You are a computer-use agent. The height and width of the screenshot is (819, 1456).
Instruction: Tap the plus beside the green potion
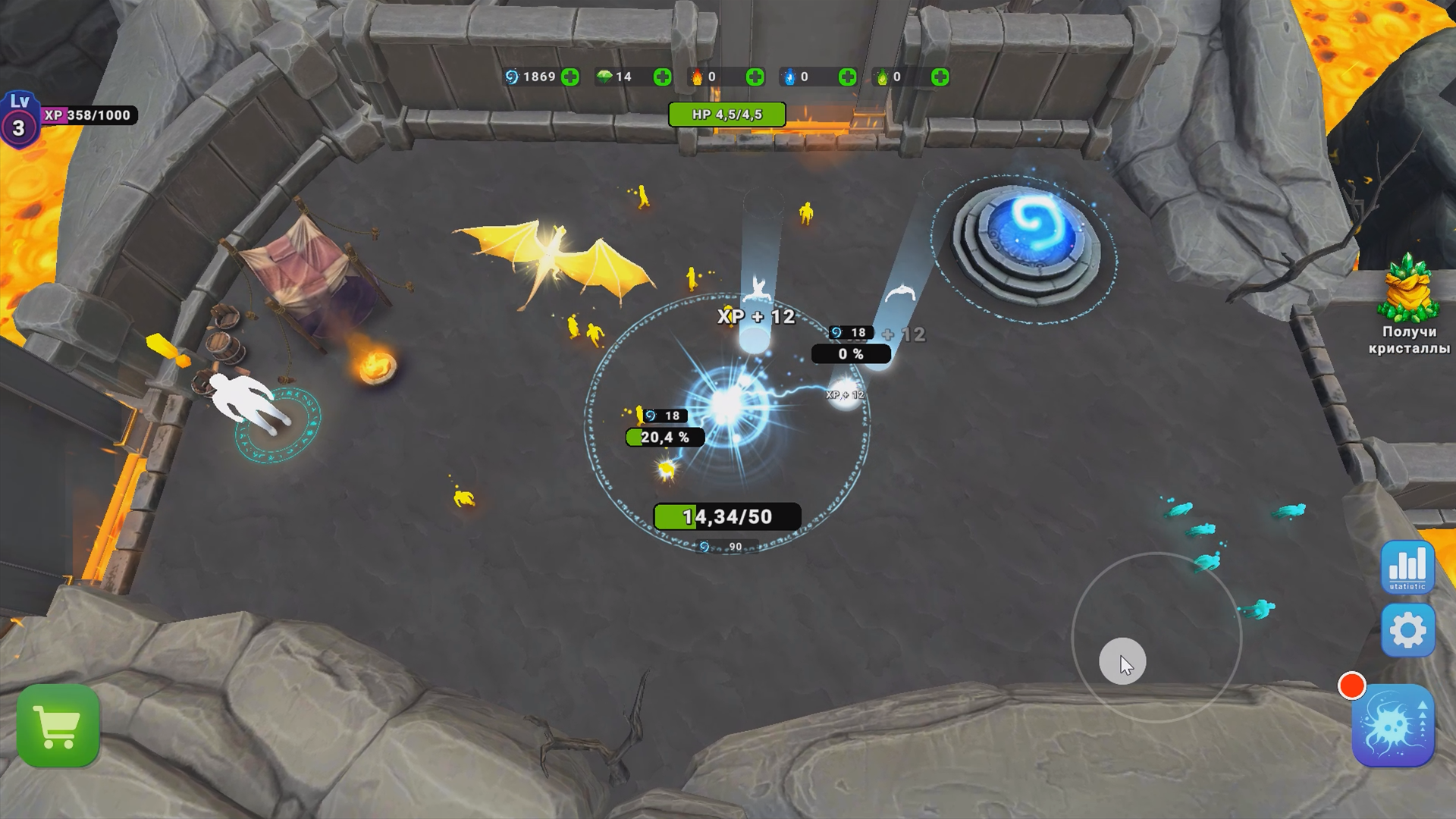click(x=940, y=76)
